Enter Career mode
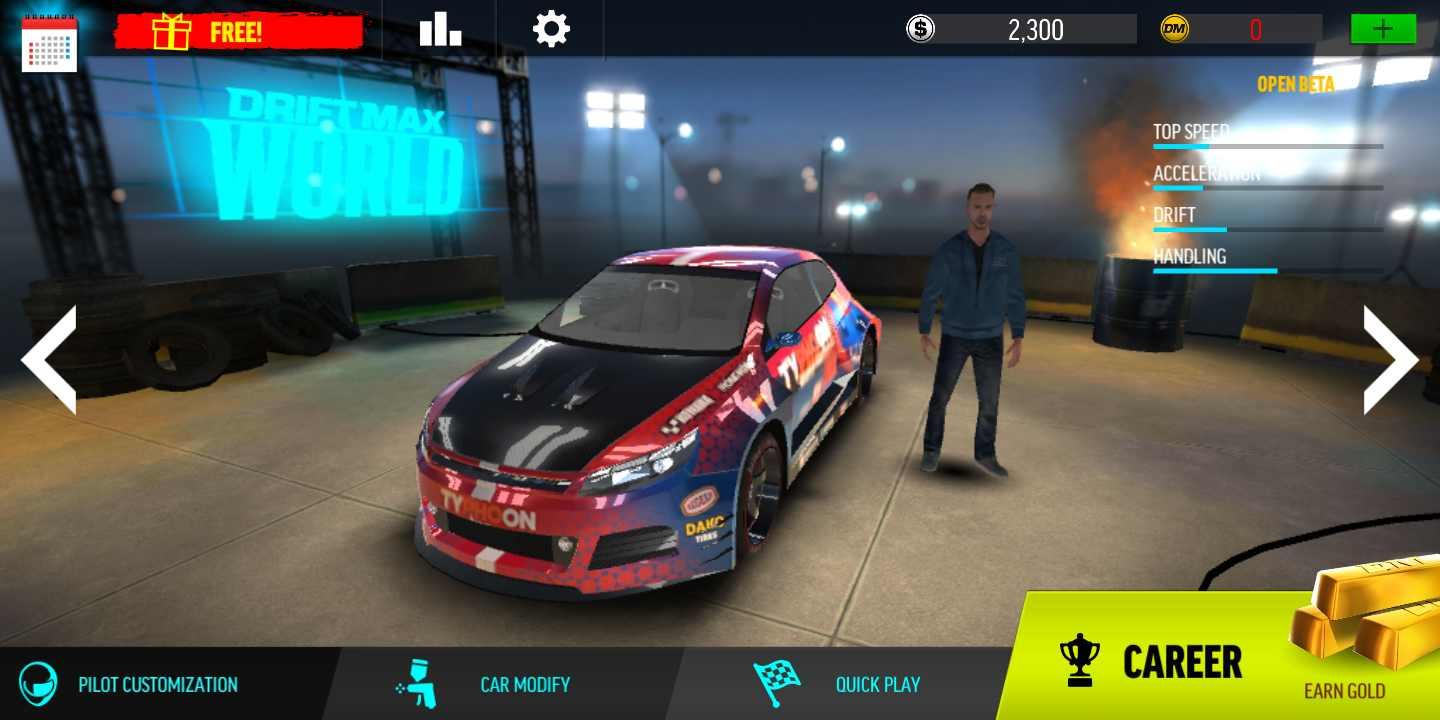The height and width of the screenshot is (720, 1440). (1150, 661)
